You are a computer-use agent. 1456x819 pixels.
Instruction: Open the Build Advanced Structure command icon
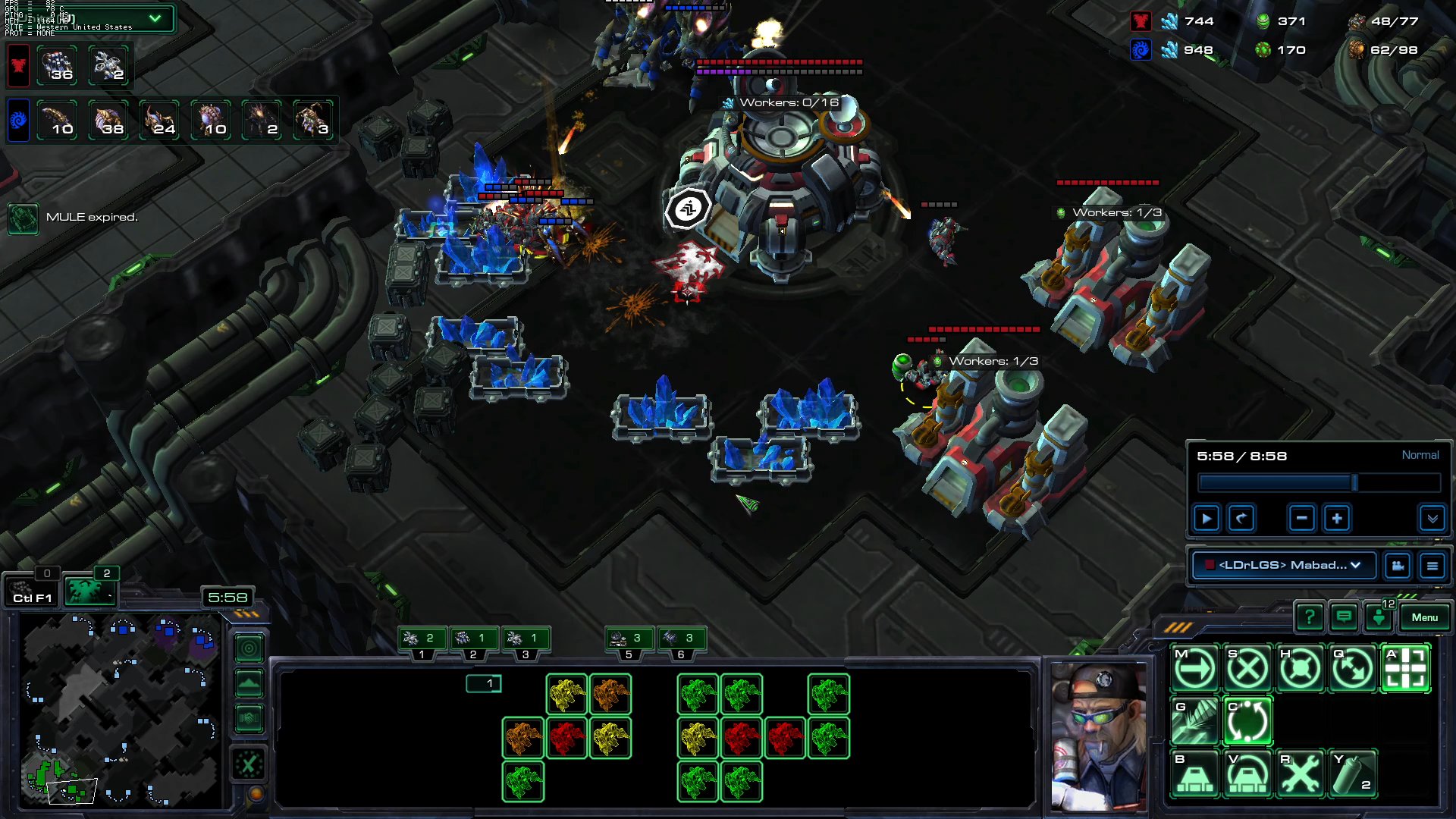click(x=1248, y=775)
